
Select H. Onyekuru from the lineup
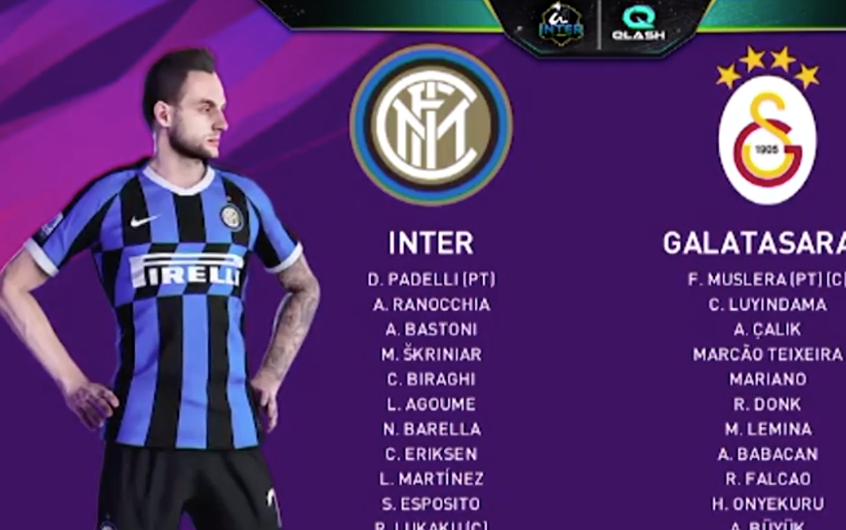tap(767, 504)
